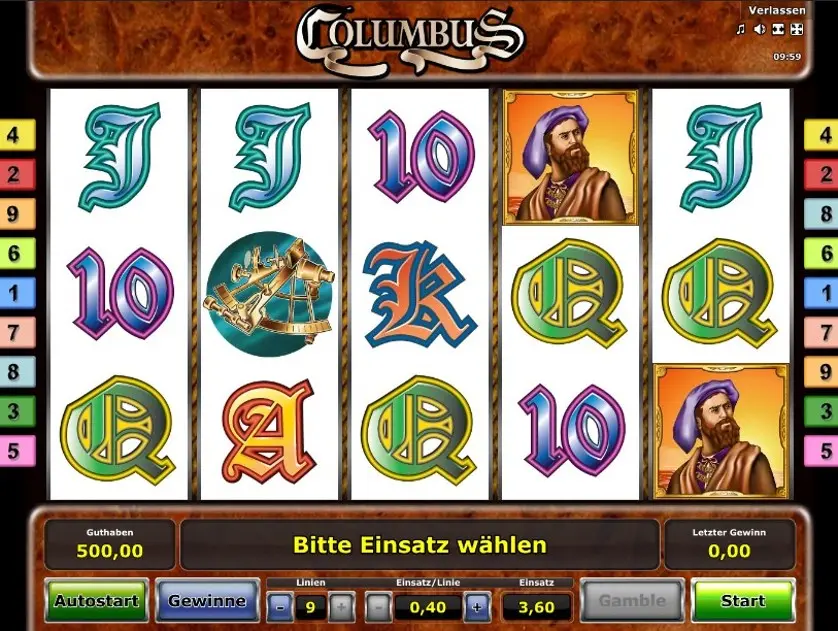Click the greyed-out Gamble button
This screenshot has width=838, height=631.
coord(632,601)
